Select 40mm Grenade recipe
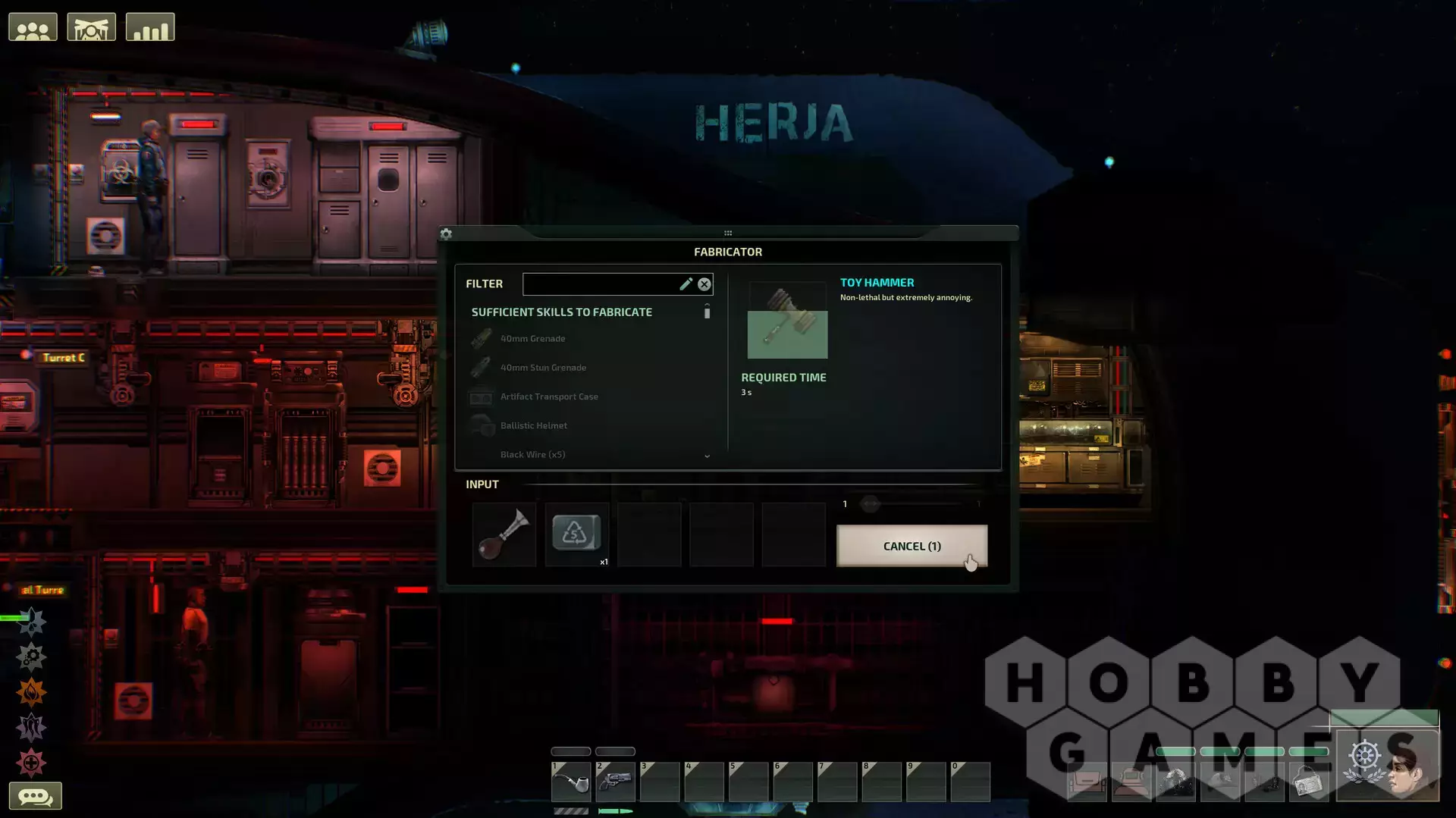1456x818 pixels. [x=532, y=339]
